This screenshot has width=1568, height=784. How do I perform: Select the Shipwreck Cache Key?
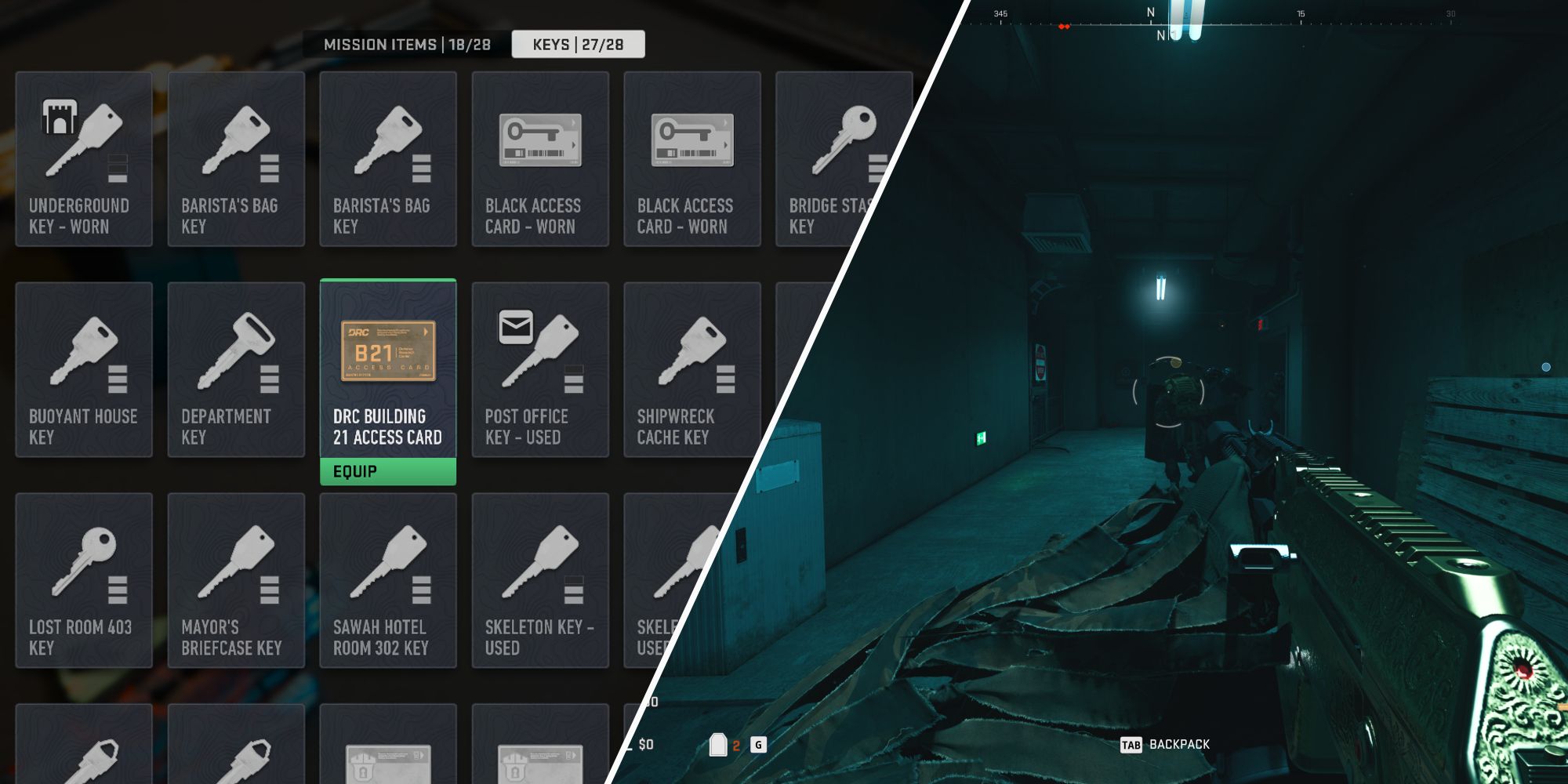click(691, 368)
